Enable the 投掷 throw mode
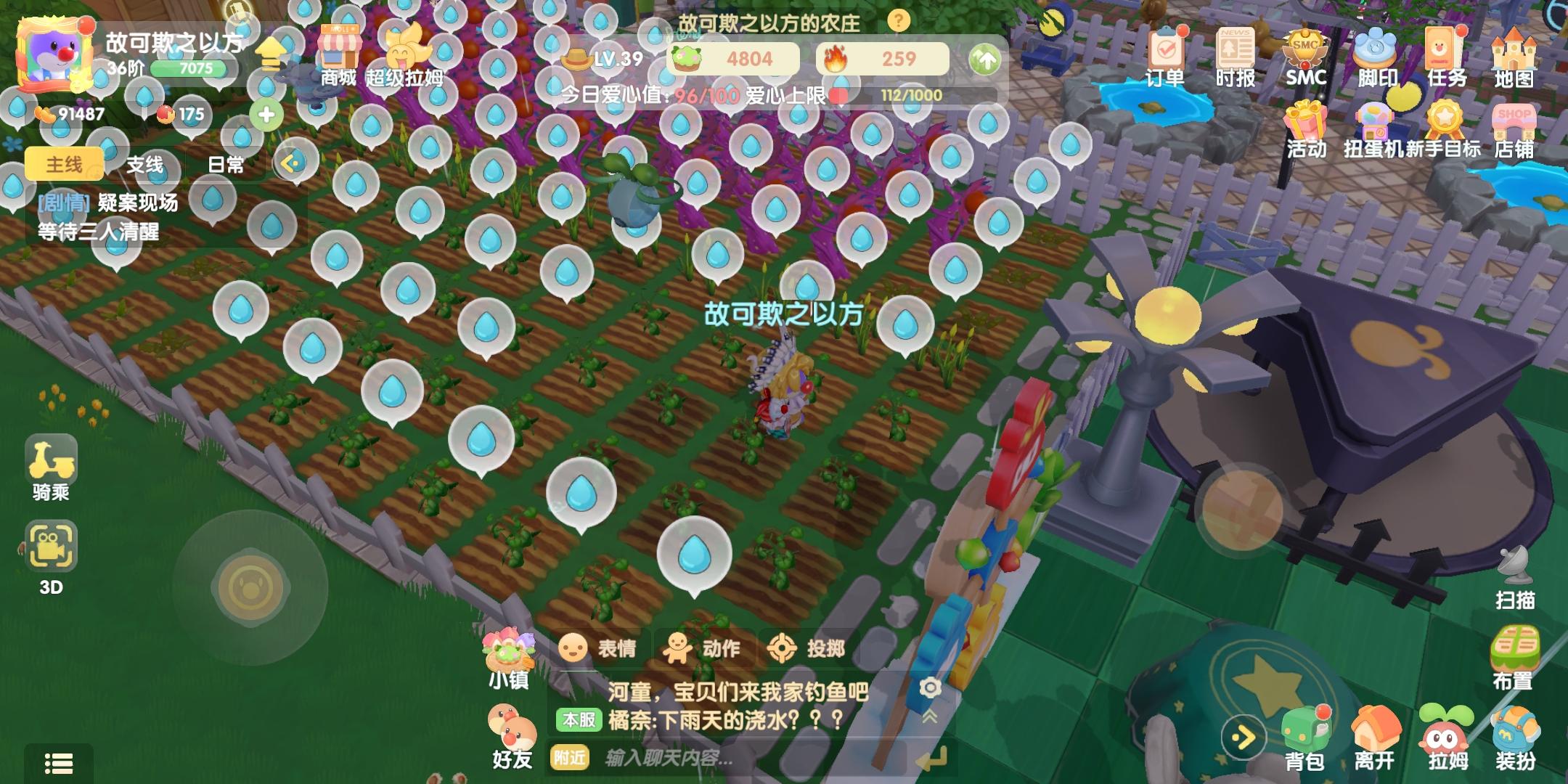 [806, 648]
